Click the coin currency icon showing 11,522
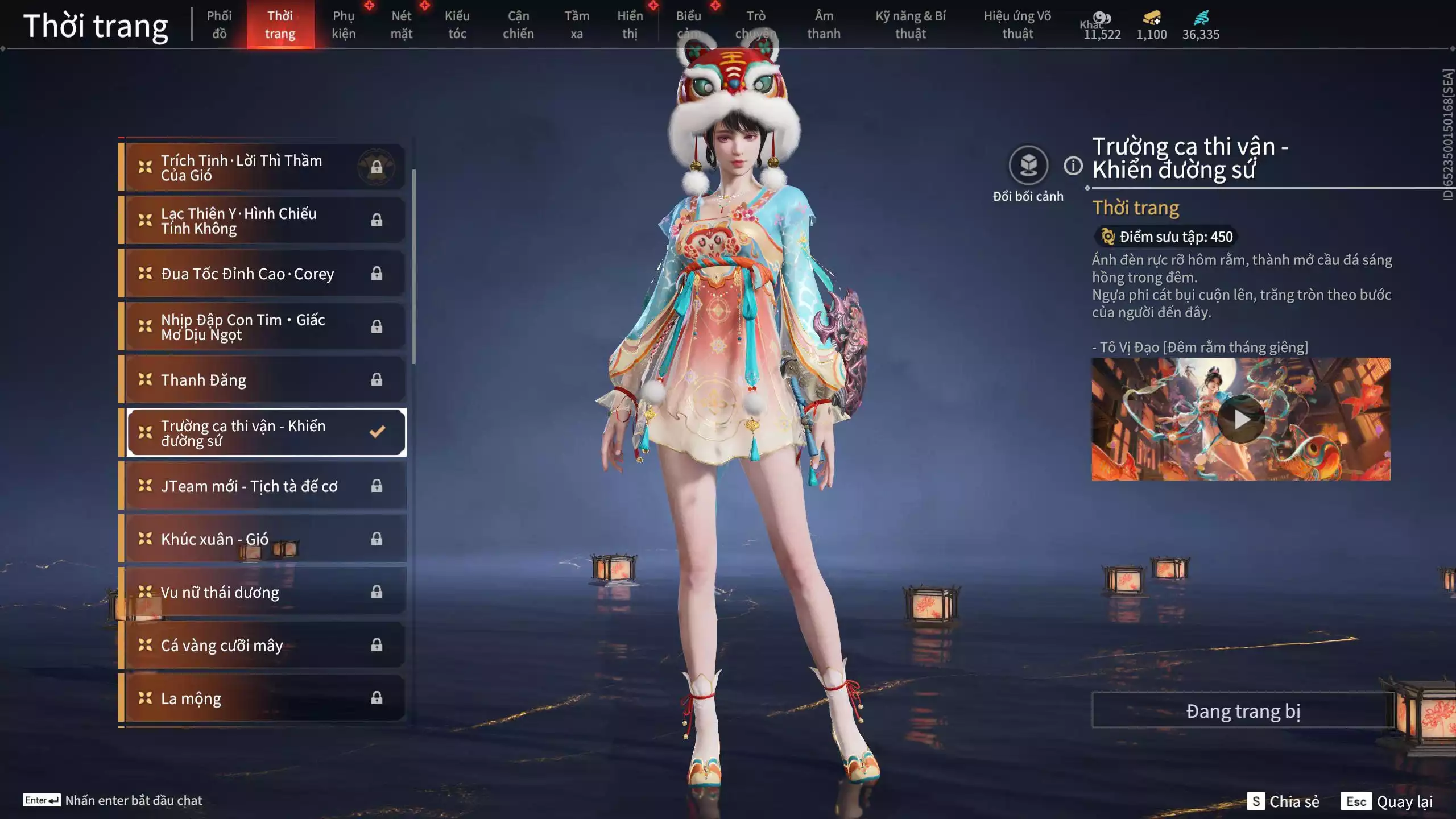The image size is (1456, 819). (1102, 17)
